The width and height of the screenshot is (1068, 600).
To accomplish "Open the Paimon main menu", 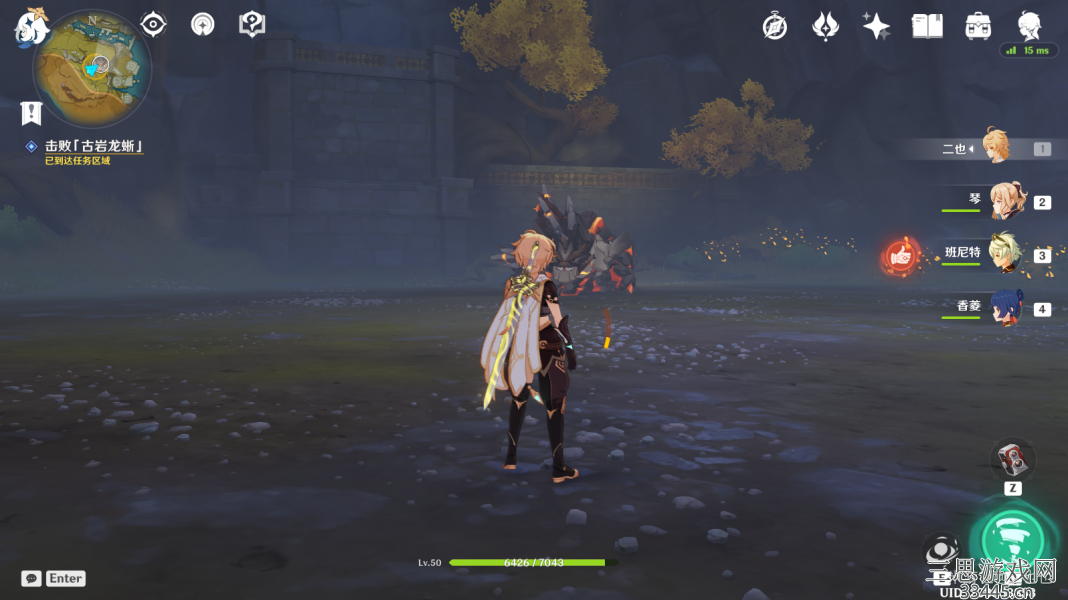I will pyautogui.click(x=32, y=27).
